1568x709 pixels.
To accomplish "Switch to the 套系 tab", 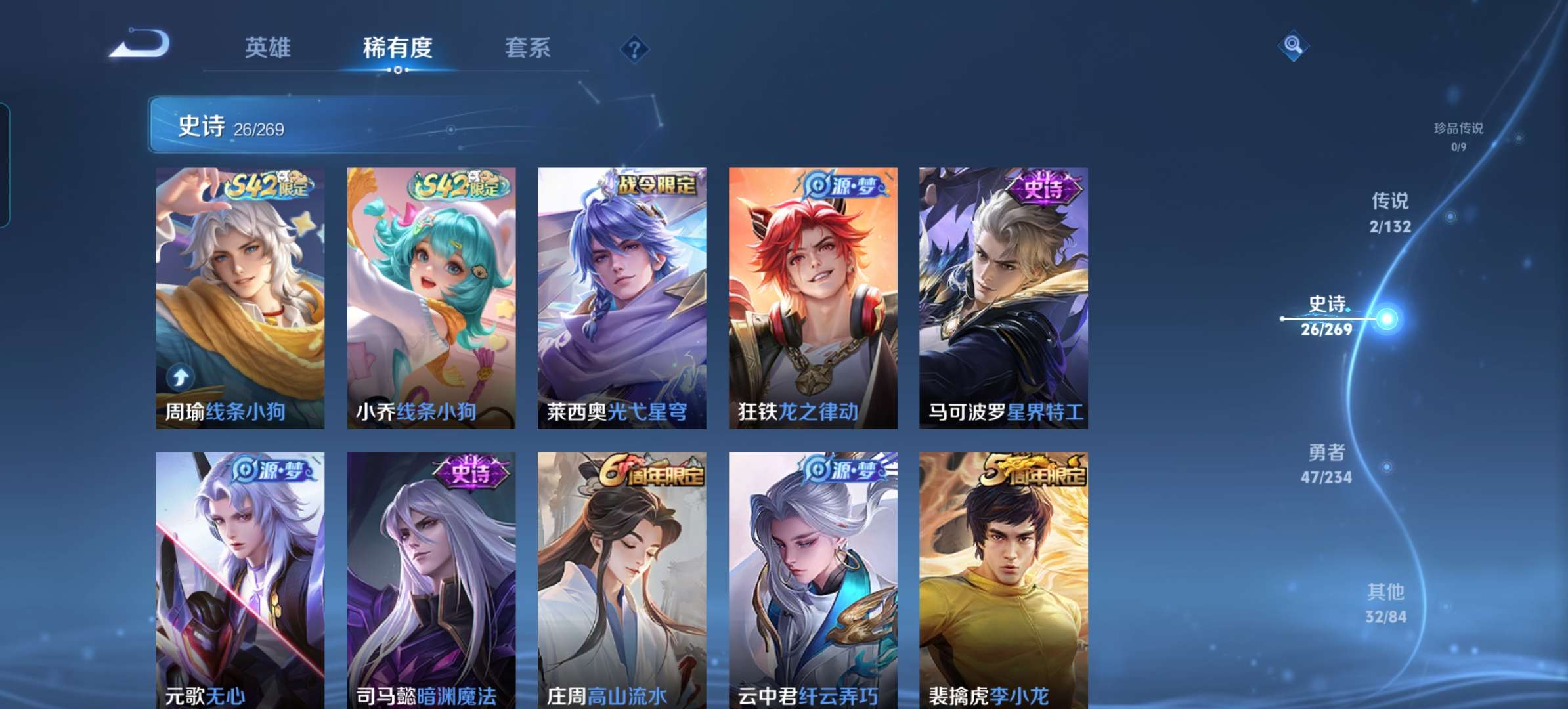I will coord(527,48).
